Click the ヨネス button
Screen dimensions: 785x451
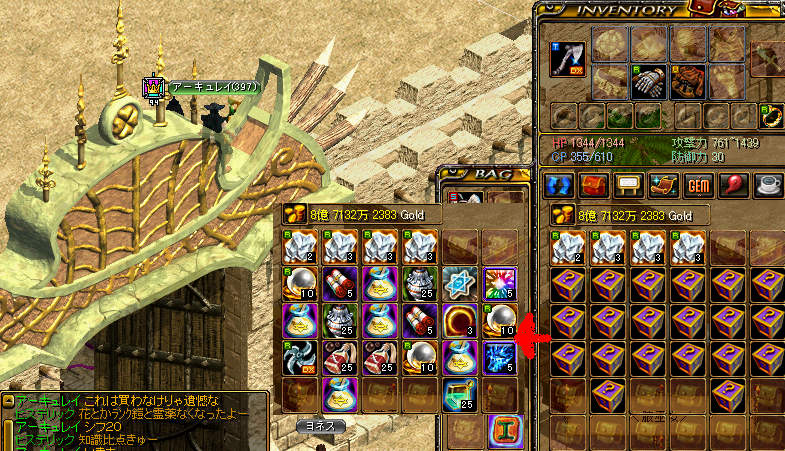point(320,425)
